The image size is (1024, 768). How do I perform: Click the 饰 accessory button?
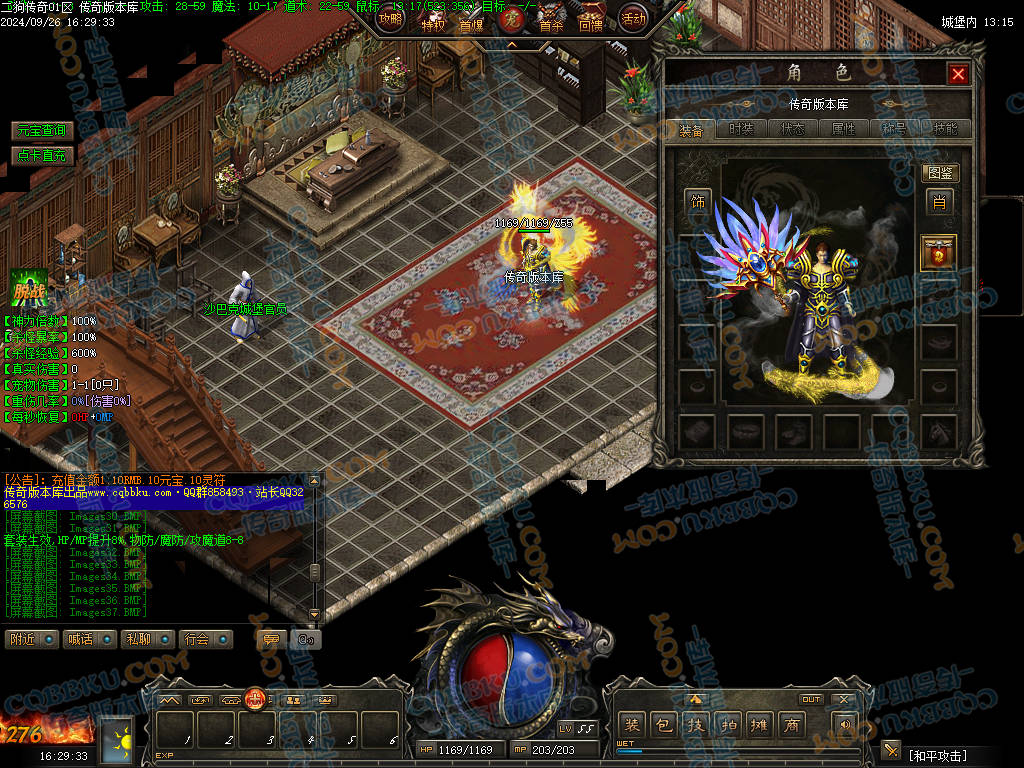click(697, 201)
